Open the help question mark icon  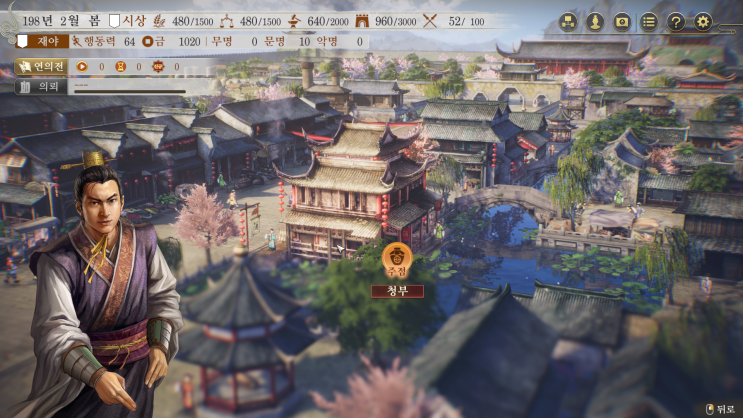676,21
